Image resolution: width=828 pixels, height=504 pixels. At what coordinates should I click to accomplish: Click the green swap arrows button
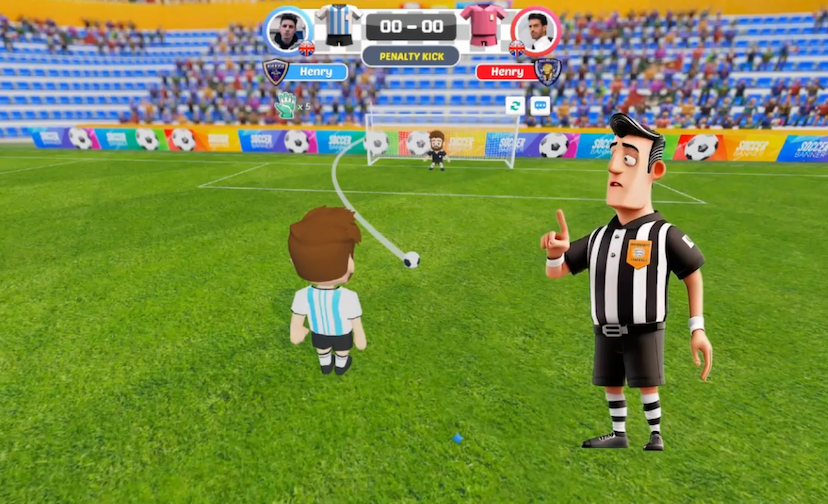[516, 105]
